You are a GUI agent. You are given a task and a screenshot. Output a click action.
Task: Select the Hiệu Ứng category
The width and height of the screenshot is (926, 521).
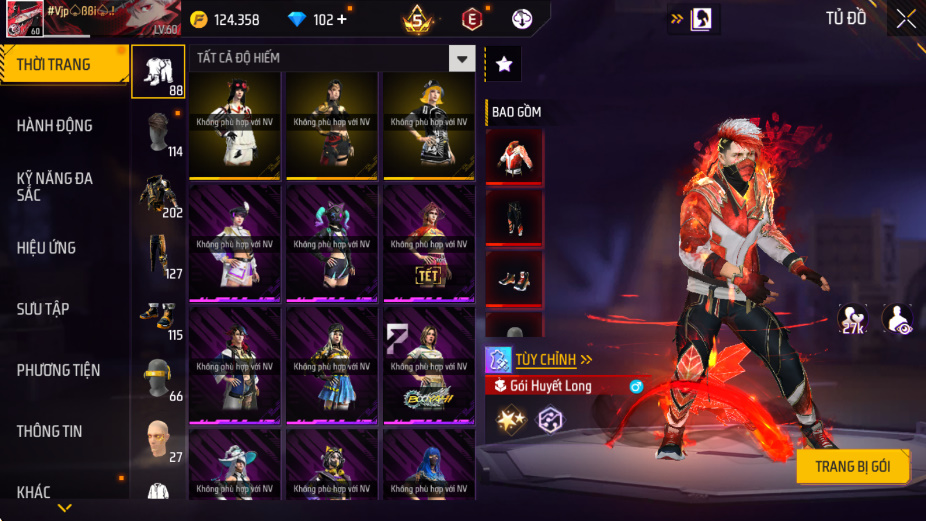(46, 247)
